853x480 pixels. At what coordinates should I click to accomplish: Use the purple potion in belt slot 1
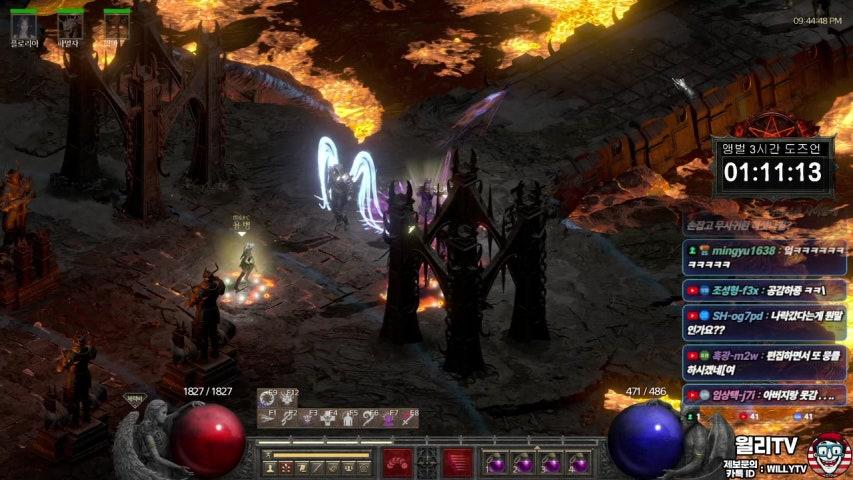click(x=496, y=463)
